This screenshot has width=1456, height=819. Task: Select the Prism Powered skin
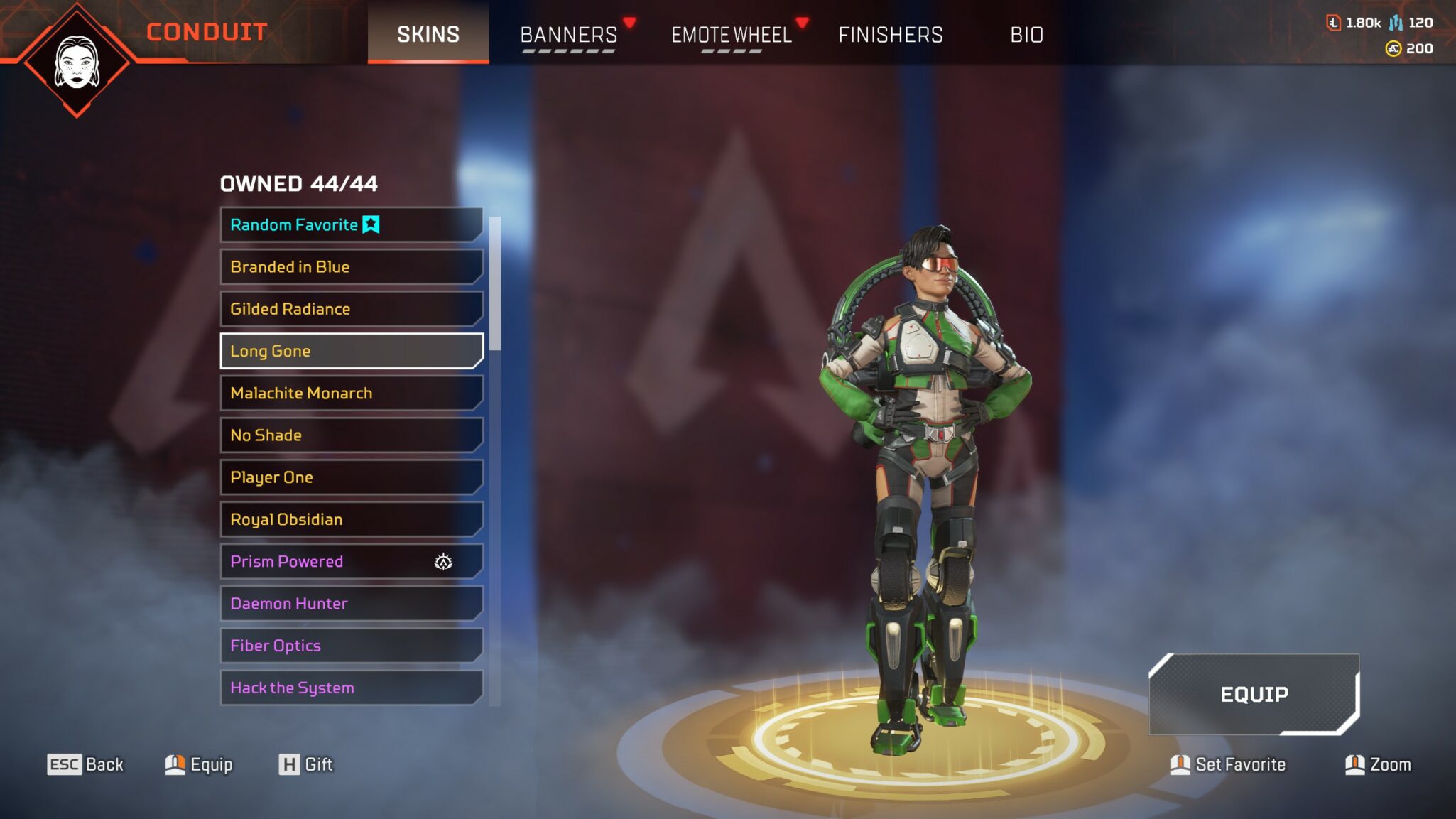click(351, 561)
